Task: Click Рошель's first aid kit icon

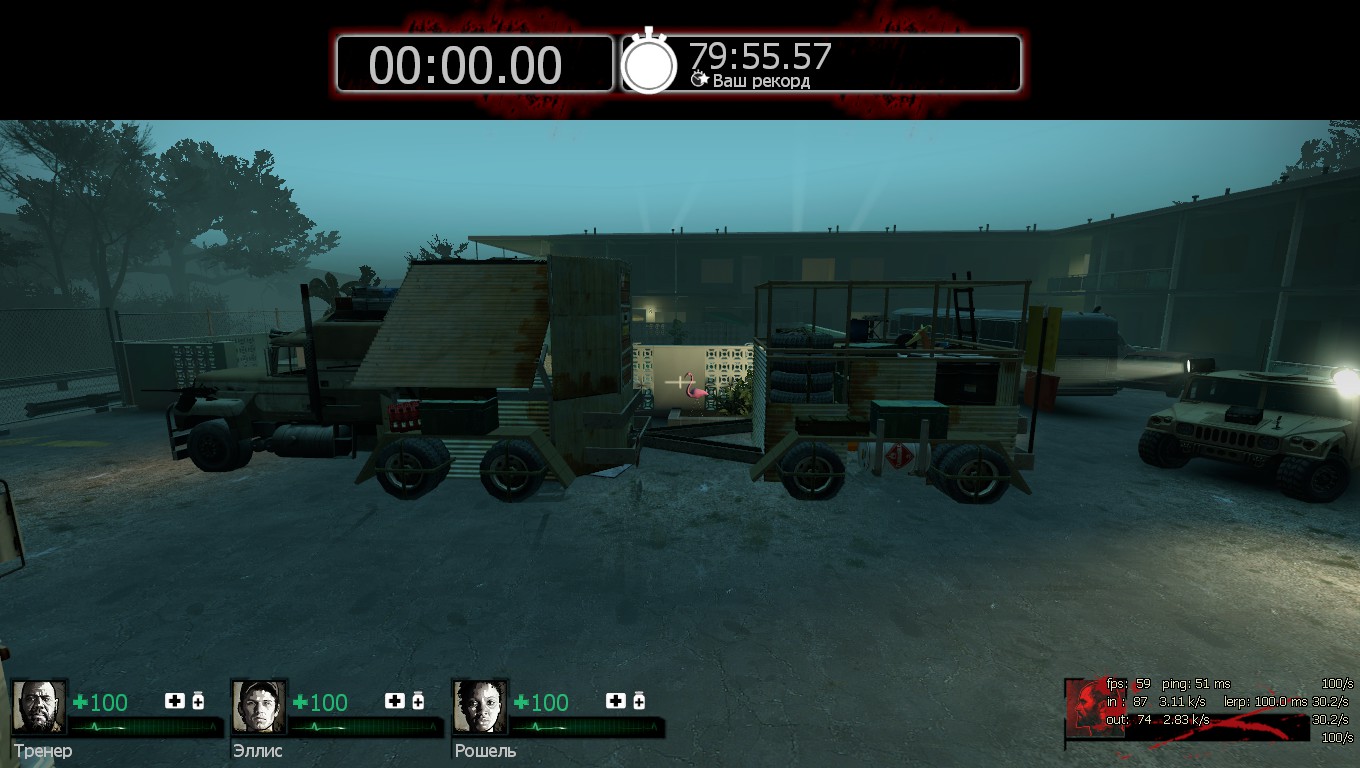Action: pyautogui.click(x=616, y=701)
